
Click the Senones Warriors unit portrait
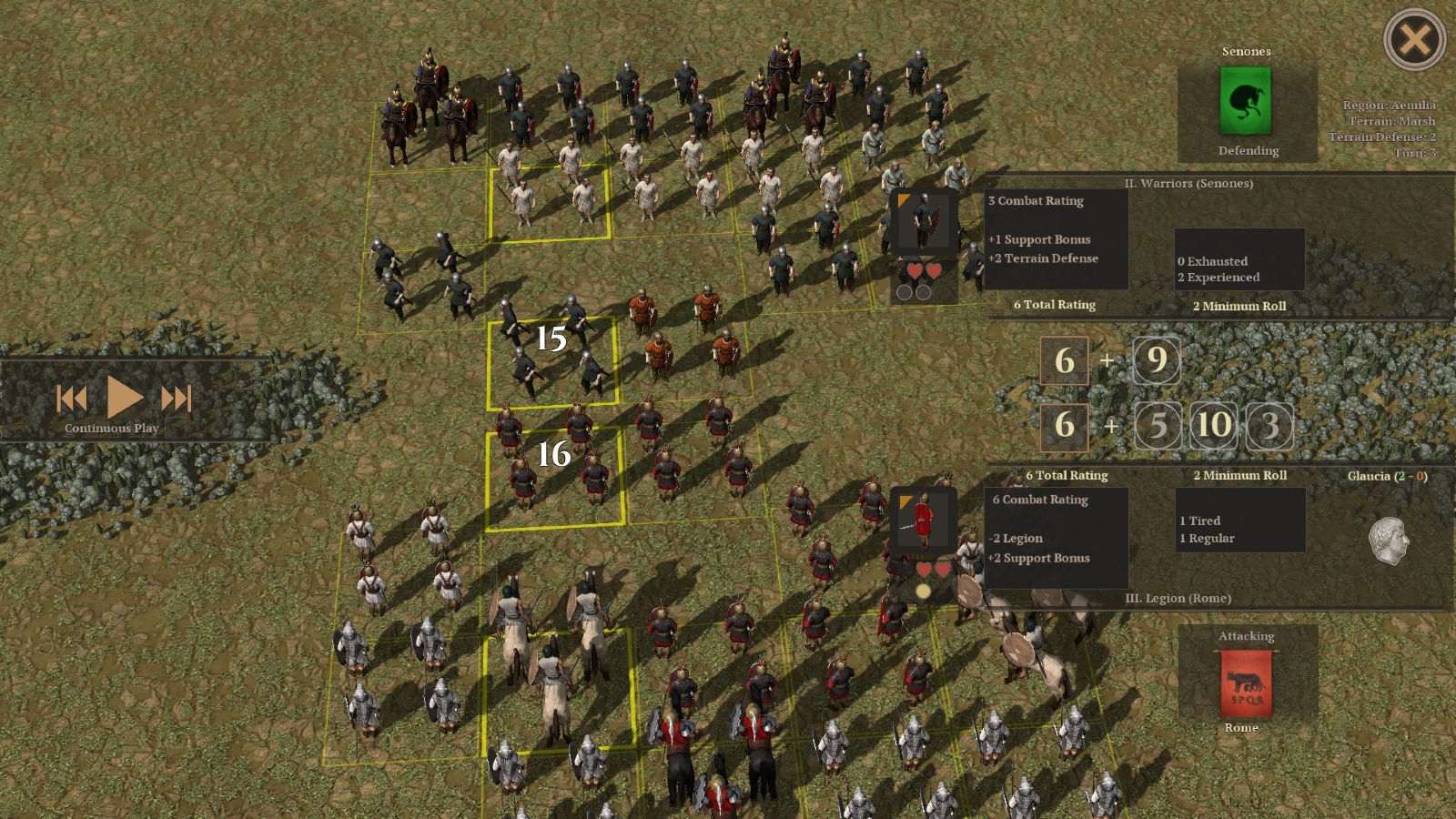pos(924,221)
